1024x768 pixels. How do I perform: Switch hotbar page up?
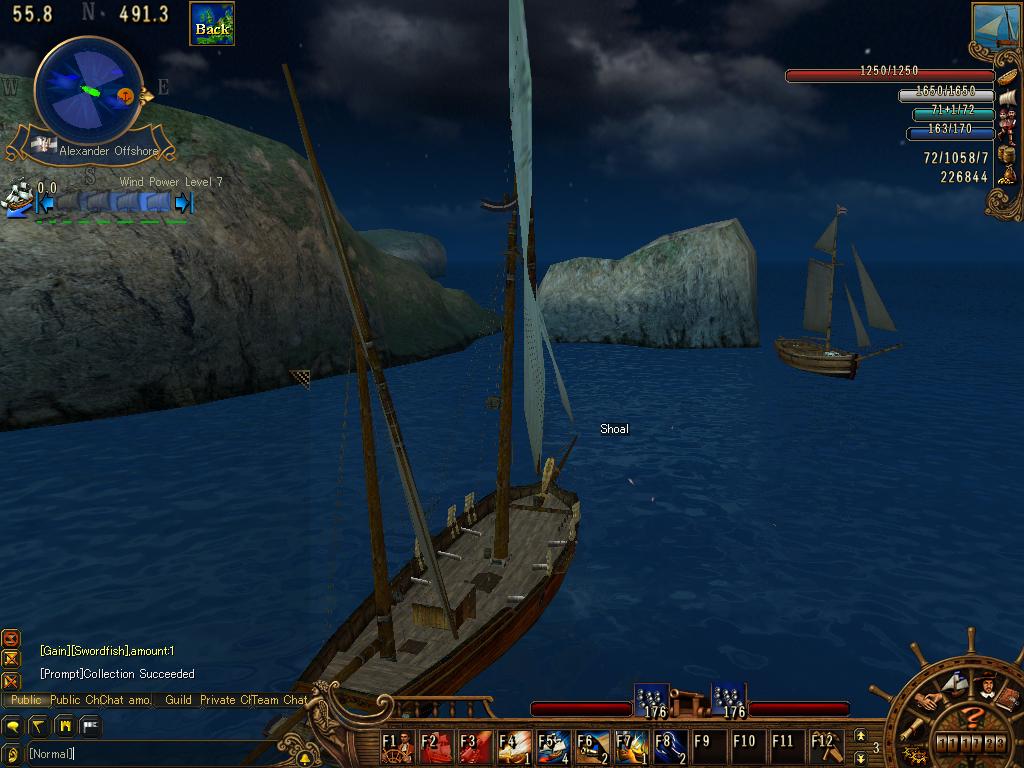point(860,737)
